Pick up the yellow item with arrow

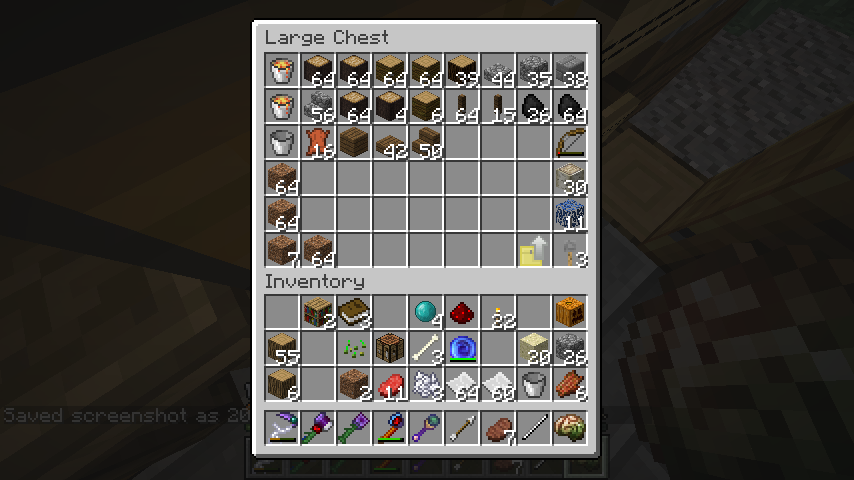pyautogui.click(x=533, y=249)
